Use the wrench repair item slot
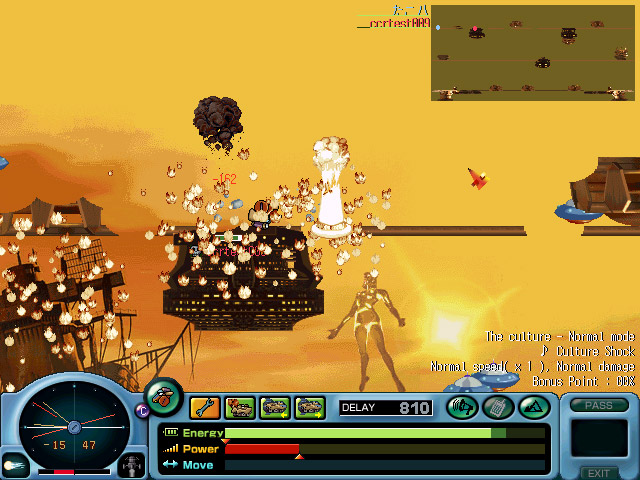 [x=205, y=407]
